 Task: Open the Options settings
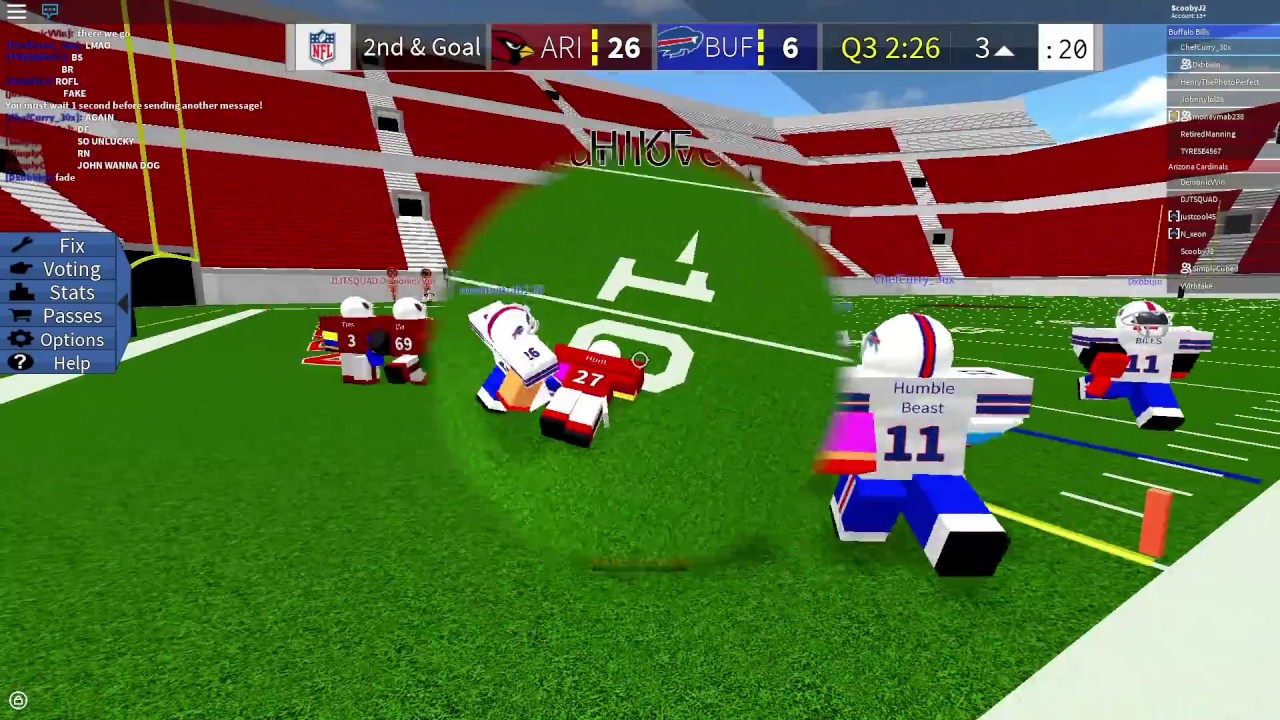(x=71, y=340)
